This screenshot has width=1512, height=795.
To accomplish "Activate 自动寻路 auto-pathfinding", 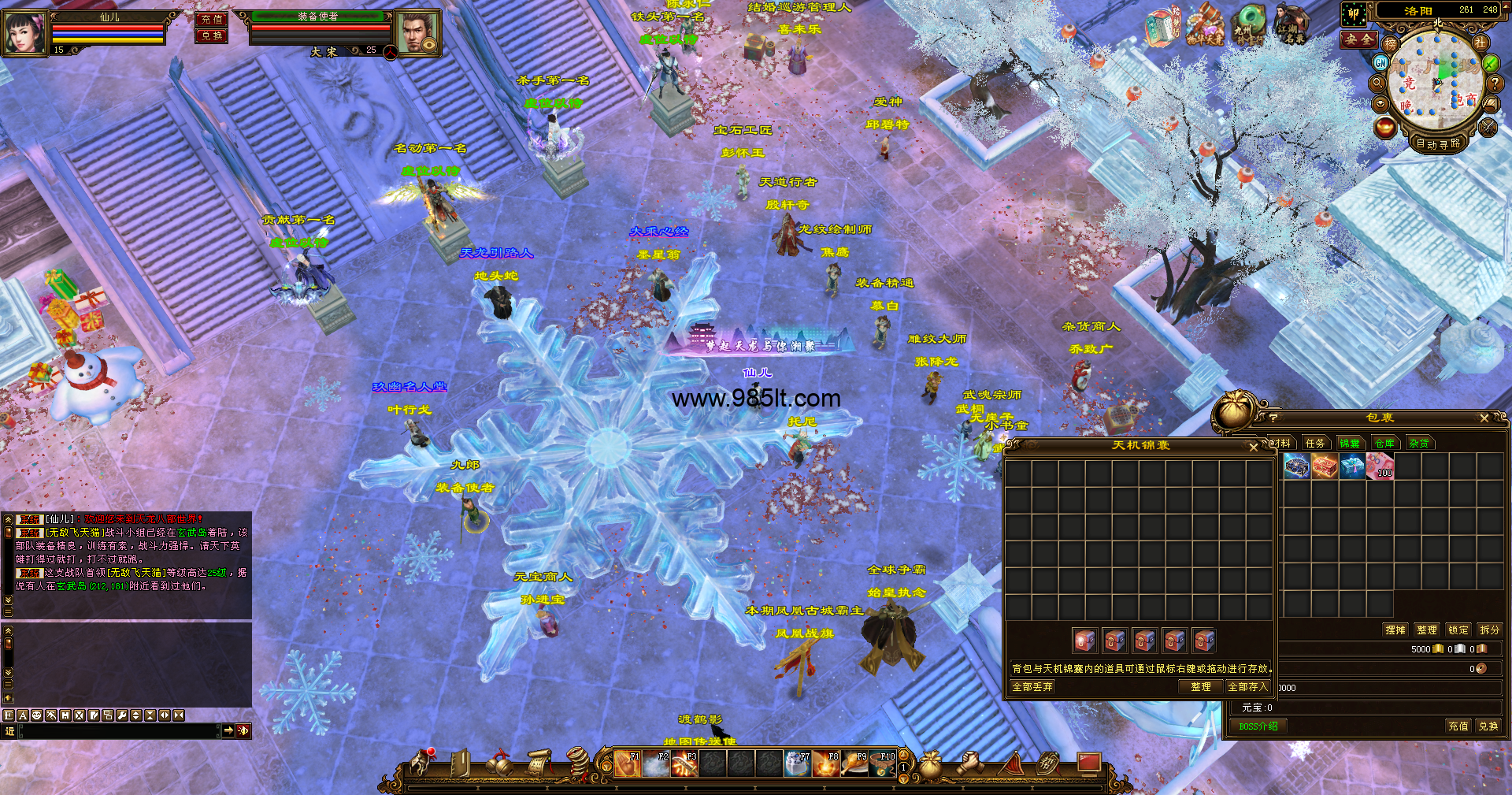I will 1438,143.
